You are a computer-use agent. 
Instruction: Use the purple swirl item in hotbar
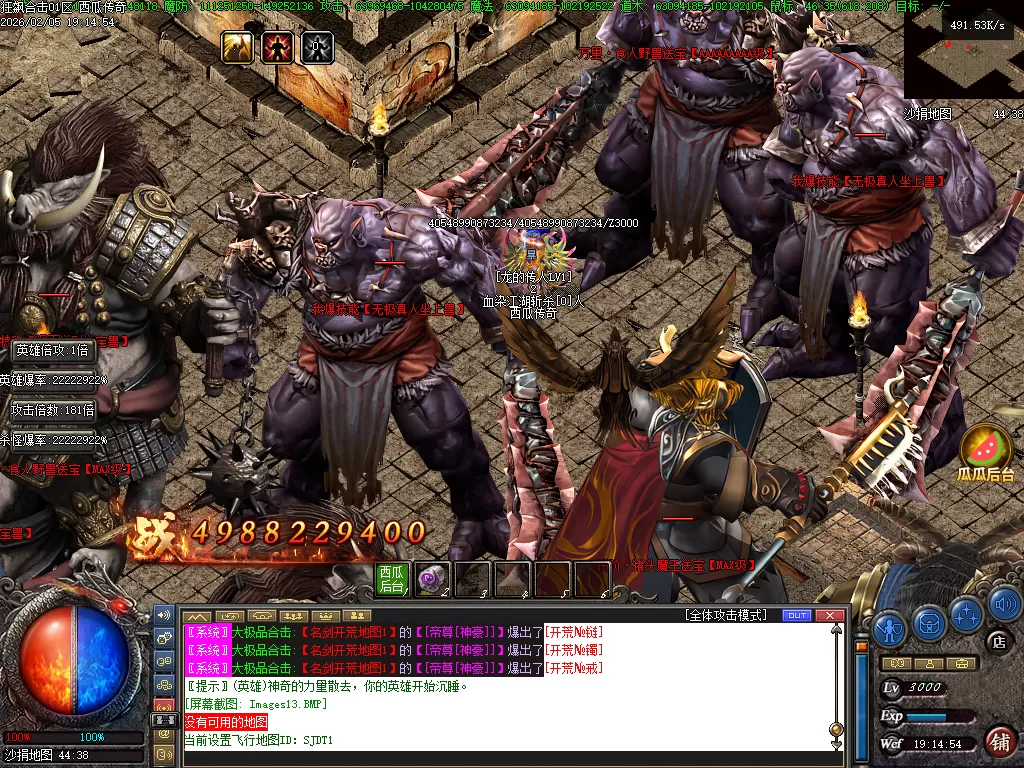pos(432,579)
